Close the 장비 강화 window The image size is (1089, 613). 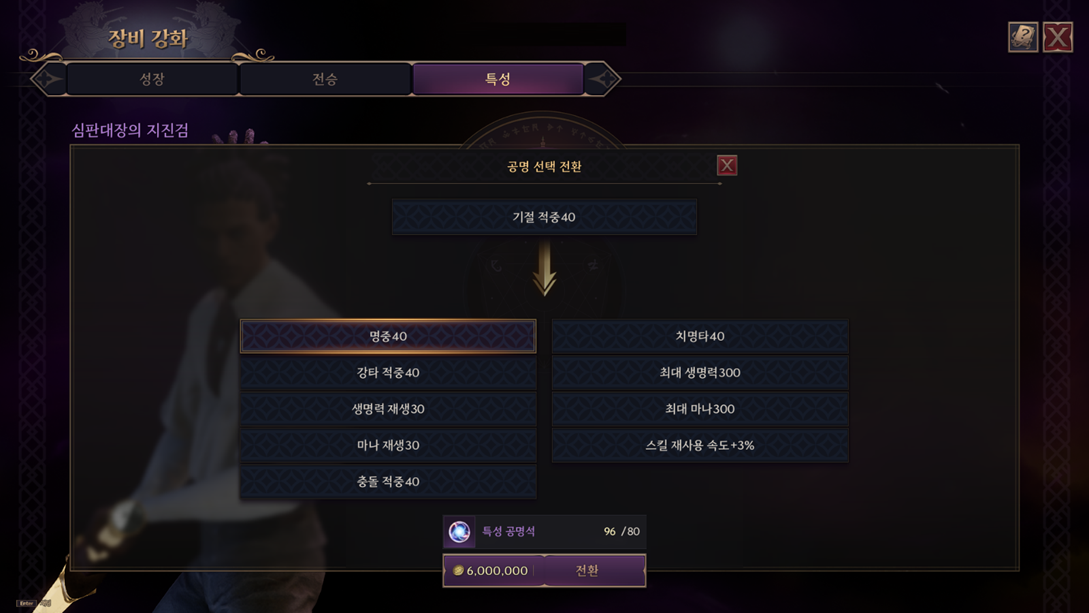pyautogui.click(x=1057, y=37)
